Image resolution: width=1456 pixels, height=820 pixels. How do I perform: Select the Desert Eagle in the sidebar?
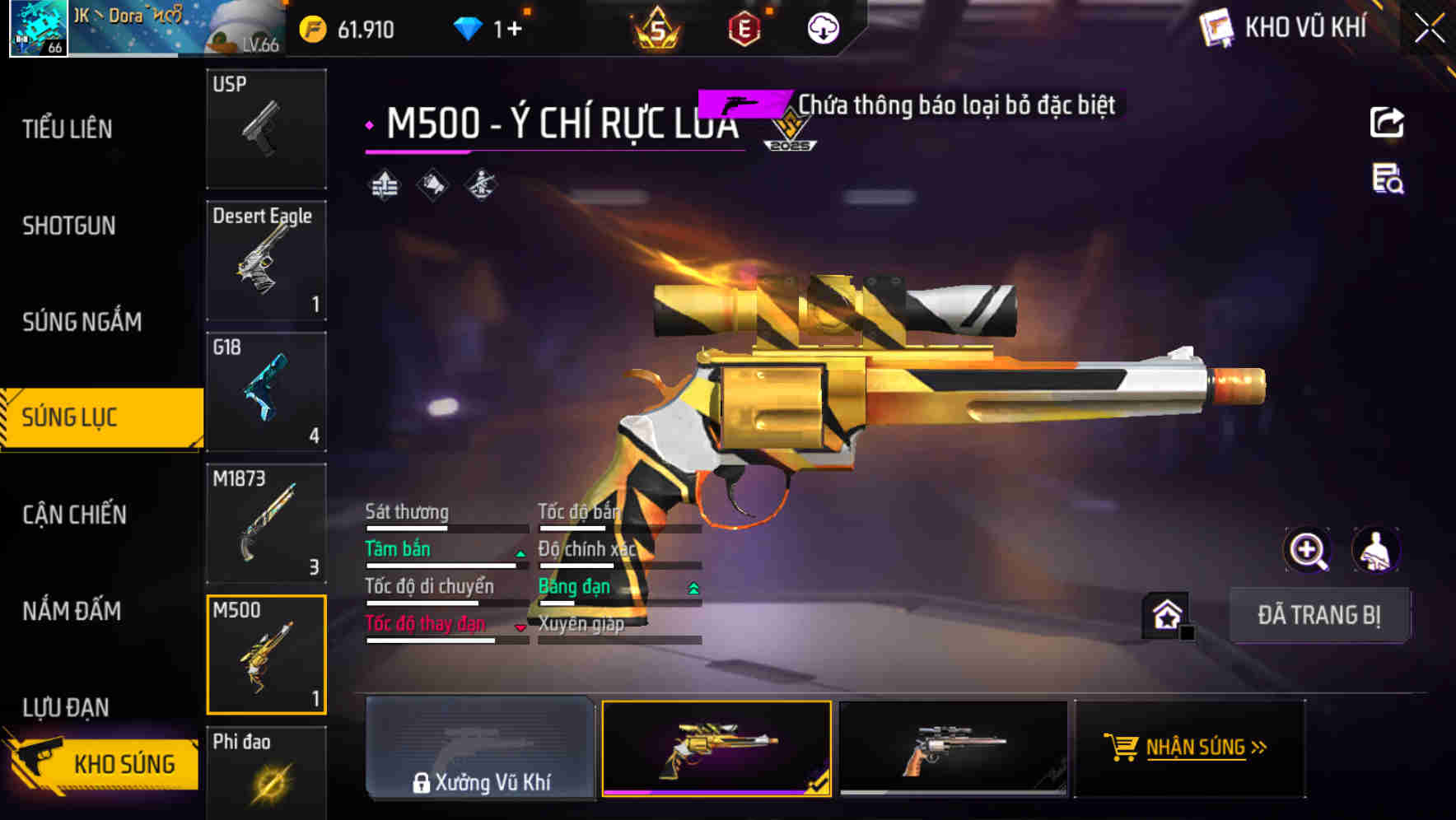coord(266,259)
